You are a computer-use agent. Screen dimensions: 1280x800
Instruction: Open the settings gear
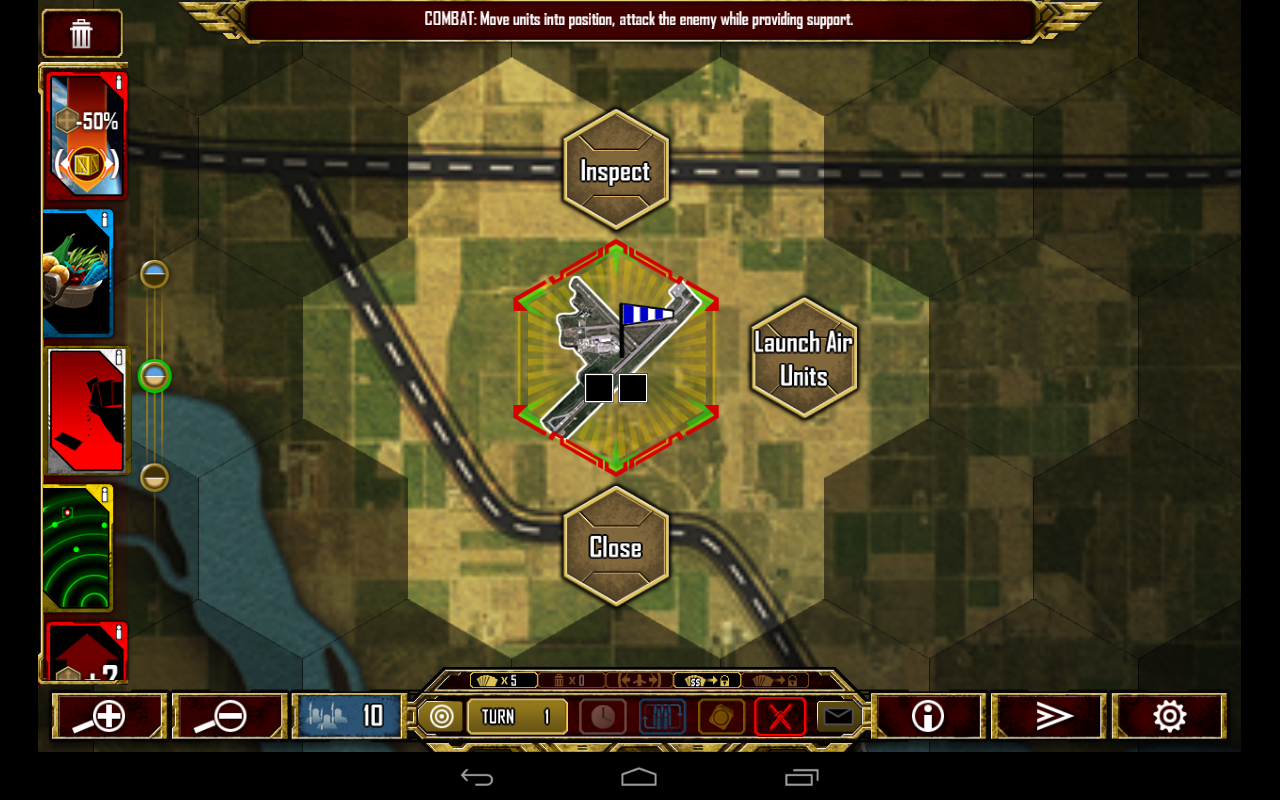coord(1168,715)
